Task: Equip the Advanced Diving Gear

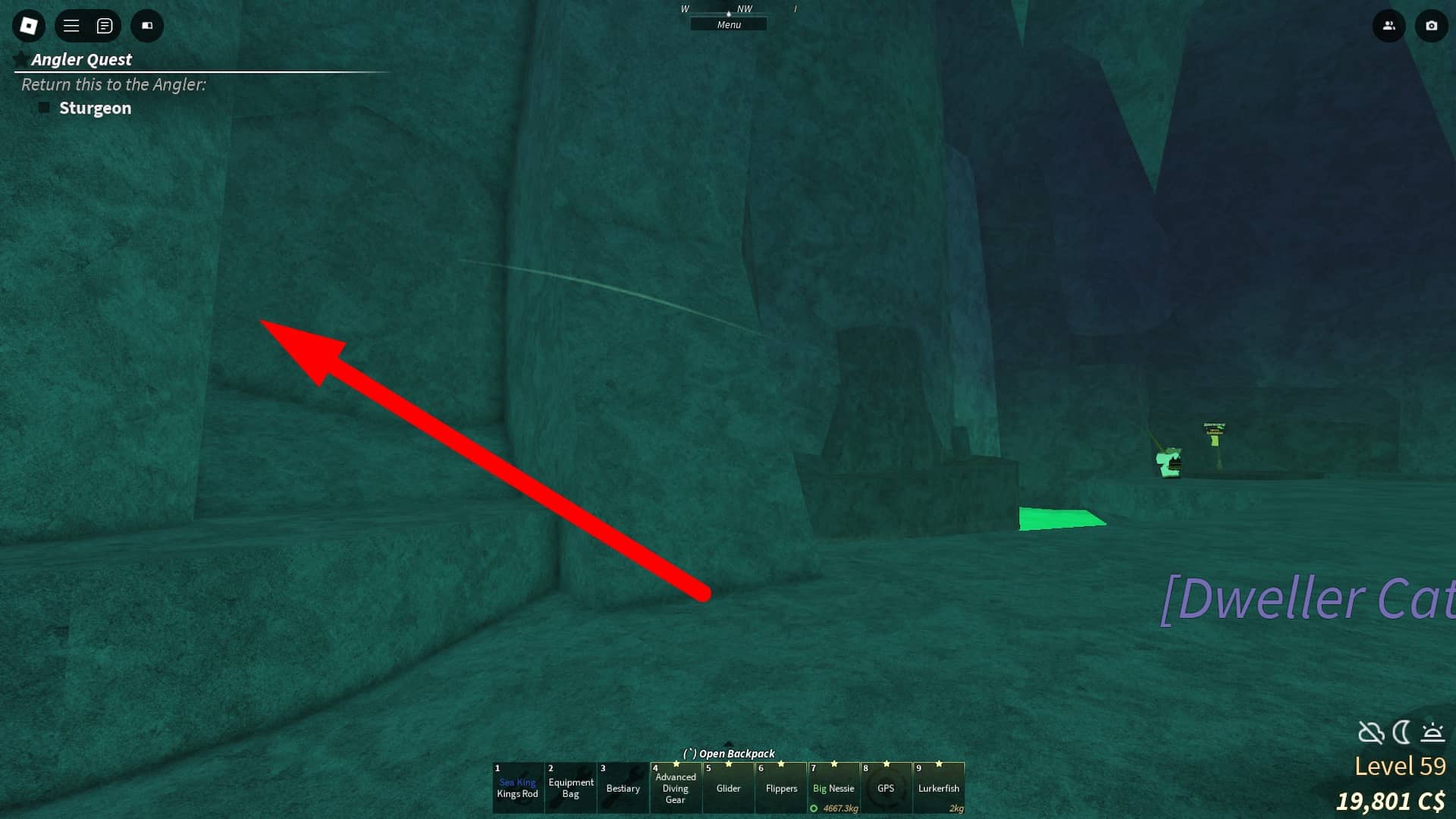Action: [x=676, y=788]
